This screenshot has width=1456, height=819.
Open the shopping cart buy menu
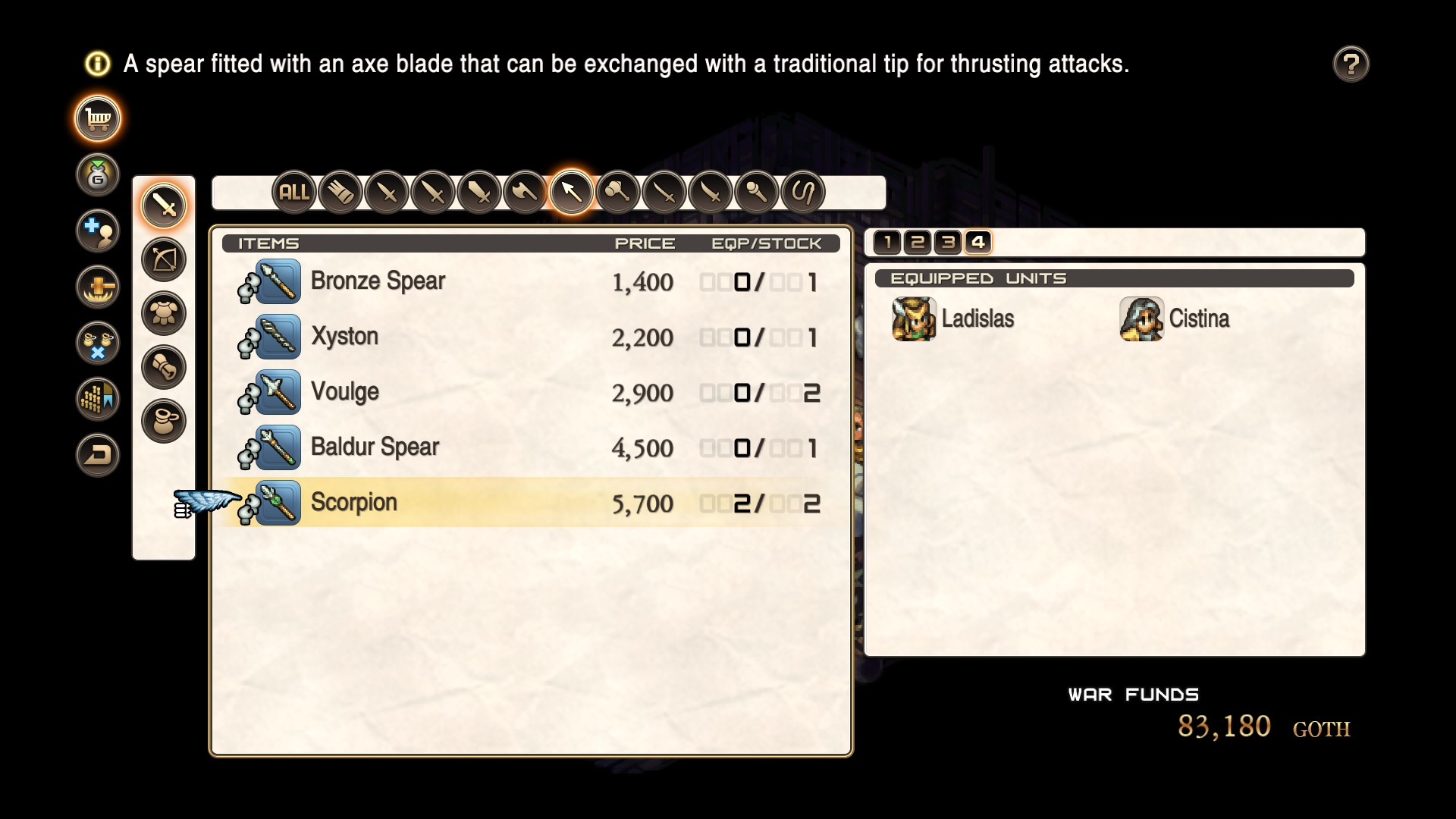(98, 119)
